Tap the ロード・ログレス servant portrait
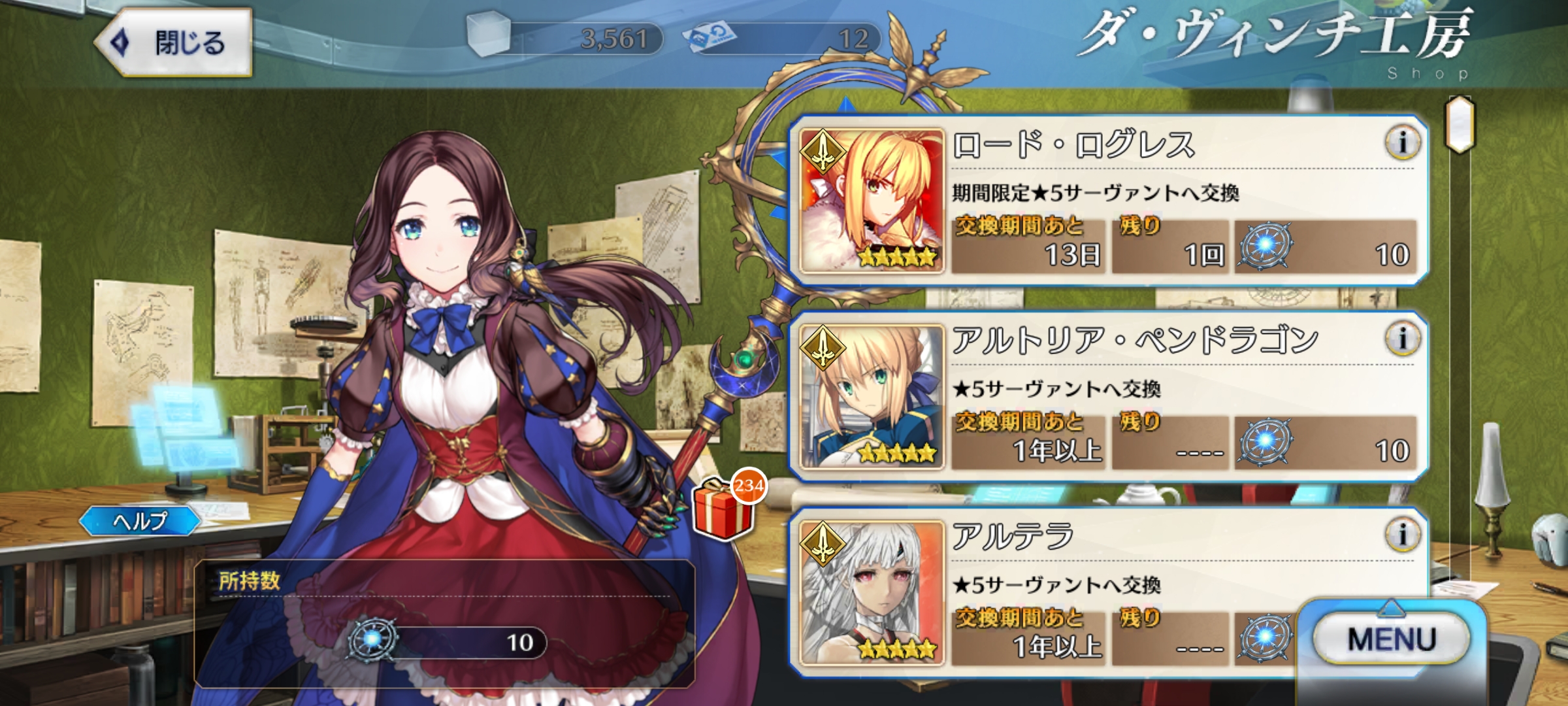 pos(872,201)
